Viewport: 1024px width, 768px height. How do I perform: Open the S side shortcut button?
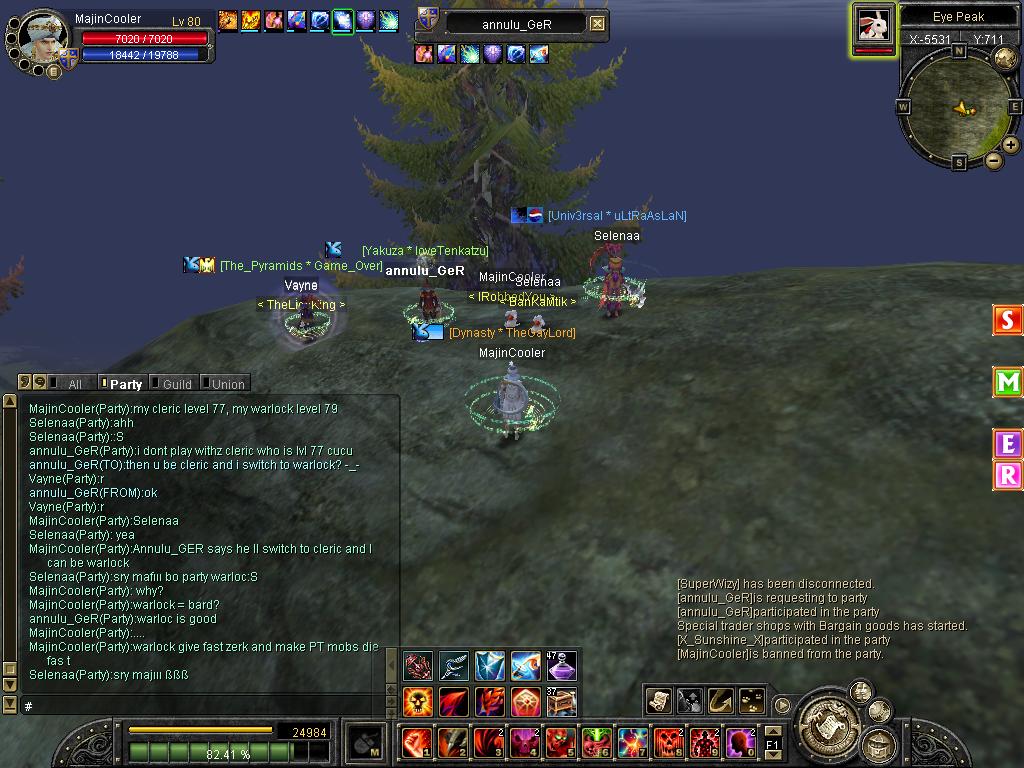(x=1007, y=320)
